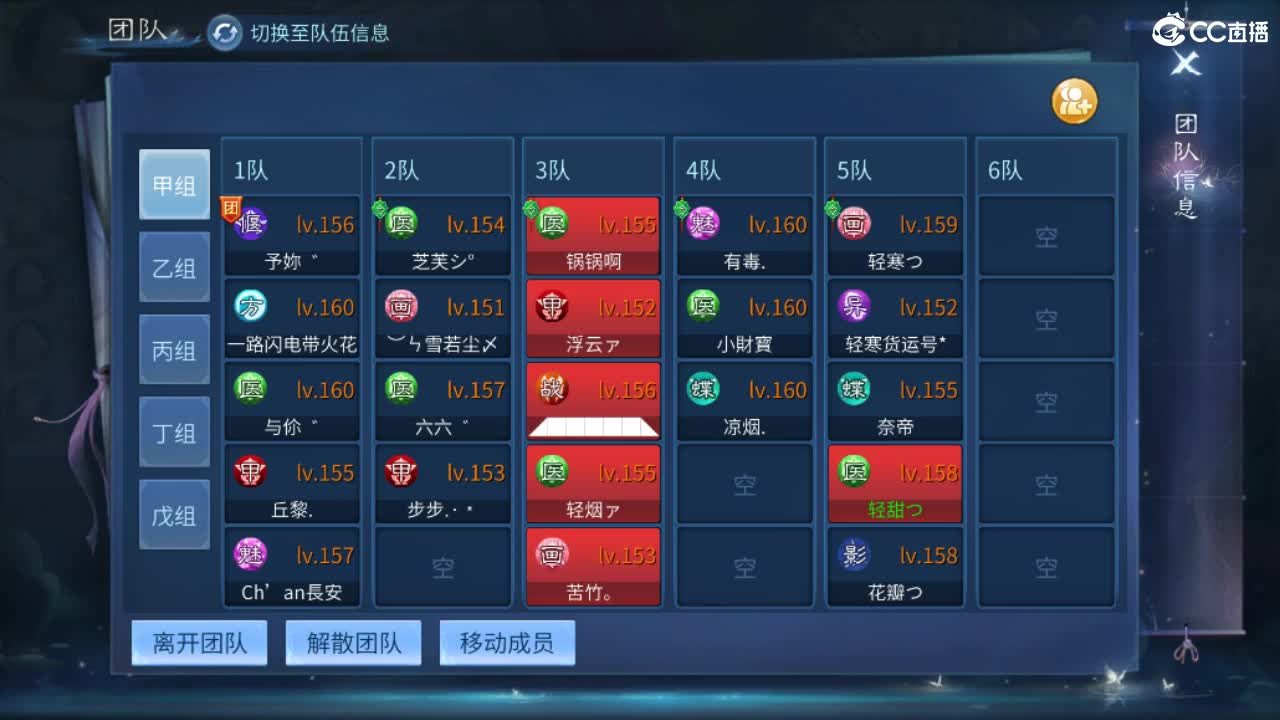The width and height of the screenshot is (1280, 720).
Task: Click the 战 class icon in team 3
Action: (552, 389)
